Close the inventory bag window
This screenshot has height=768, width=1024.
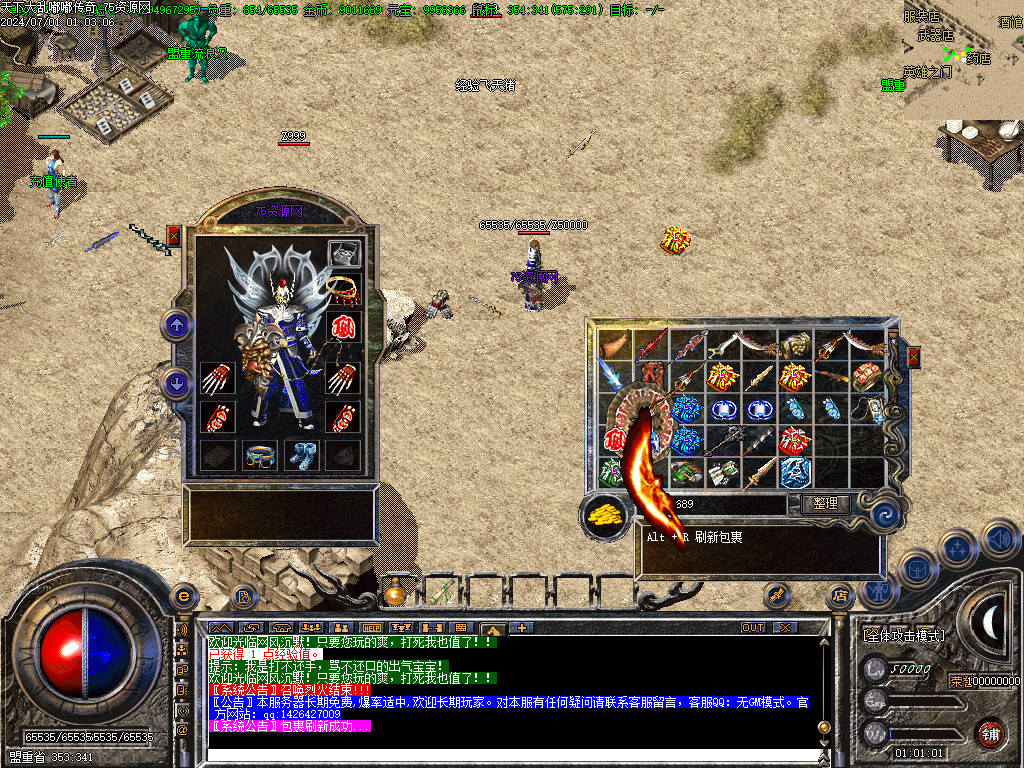pos(912,357)
